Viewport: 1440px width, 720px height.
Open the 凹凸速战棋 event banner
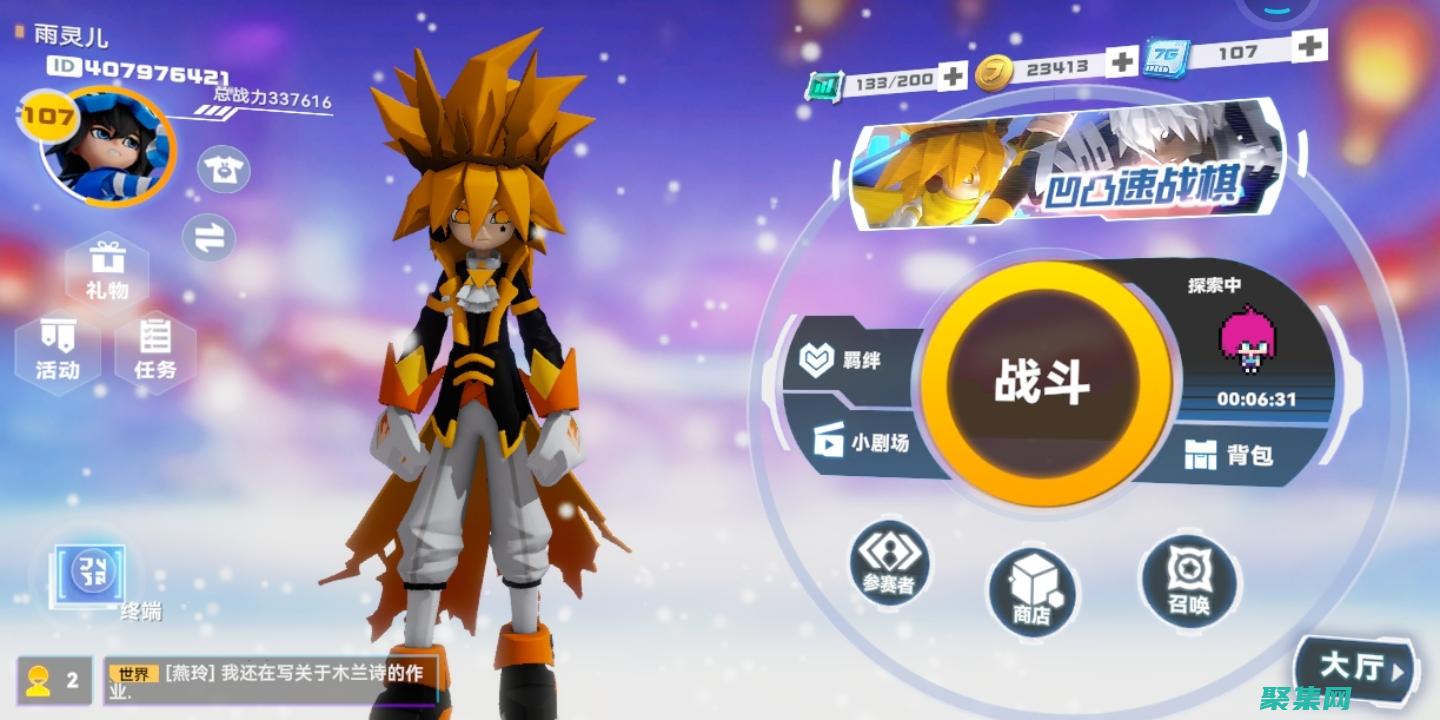(x=1065, y=165)
